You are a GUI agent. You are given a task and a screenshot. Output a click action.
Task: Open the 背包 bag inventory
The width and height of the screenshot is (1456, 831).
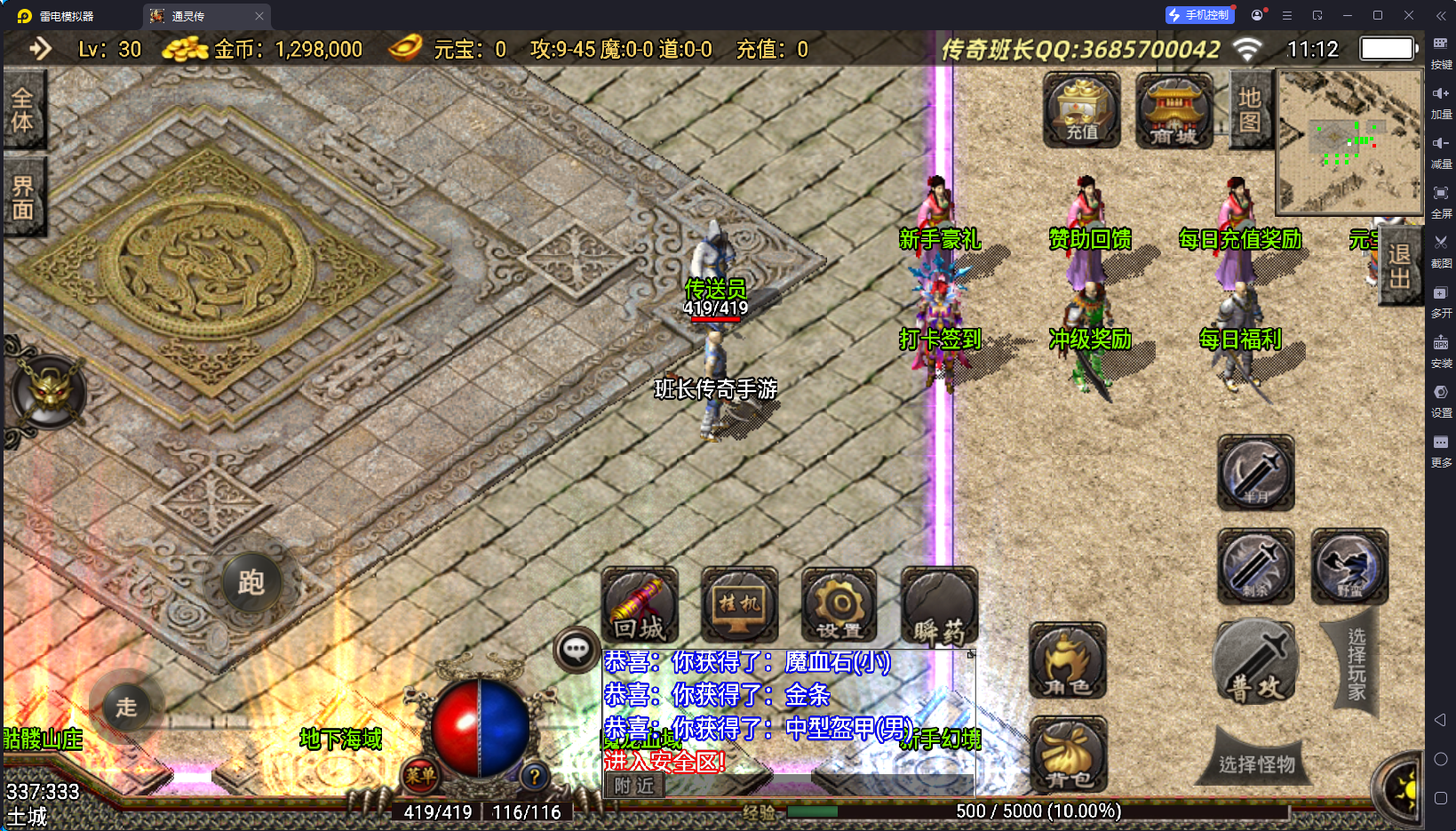1068,755
